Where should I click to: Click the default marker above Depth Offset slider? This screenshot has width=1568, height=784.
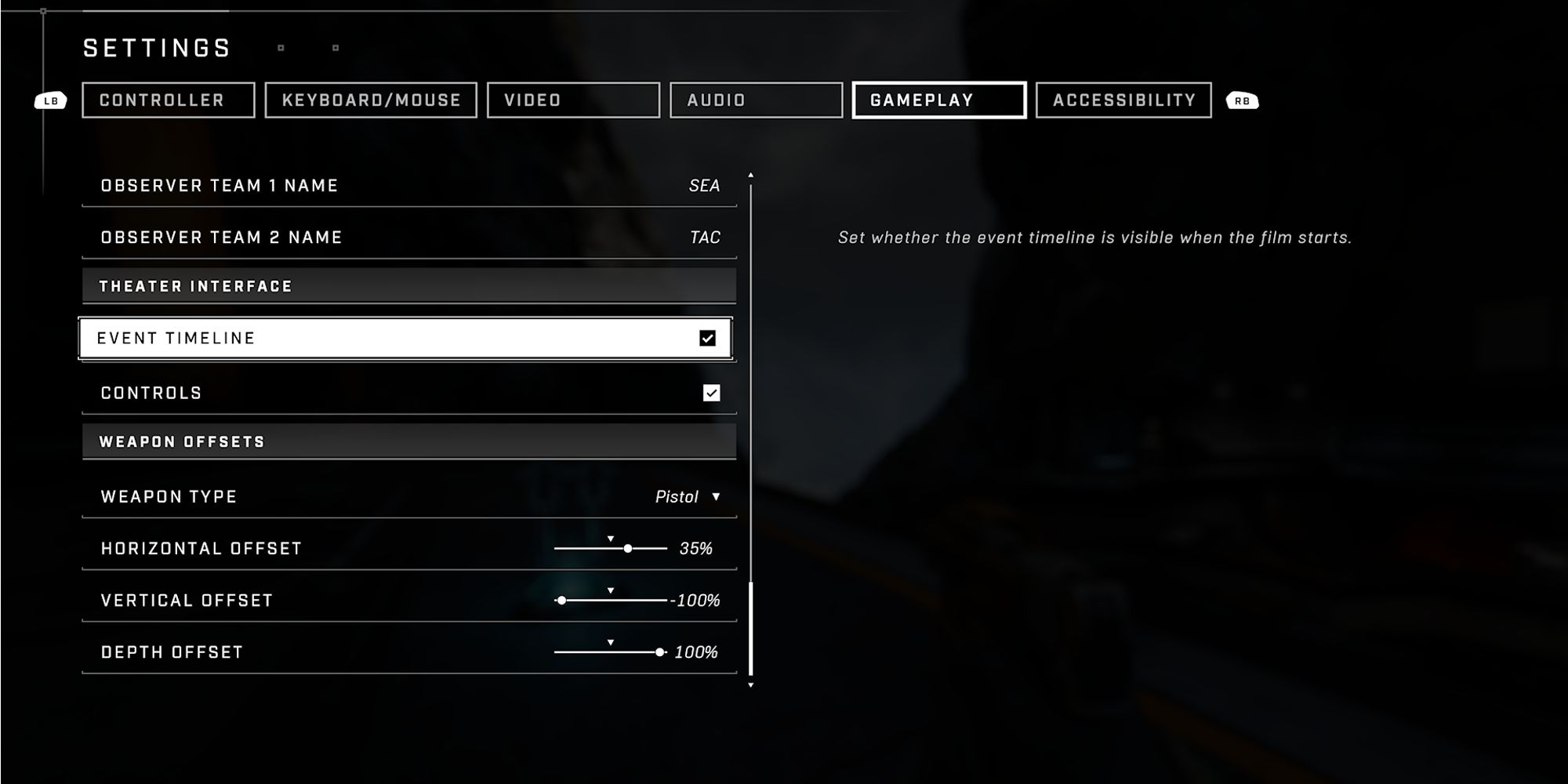click(x=611, y=641)
